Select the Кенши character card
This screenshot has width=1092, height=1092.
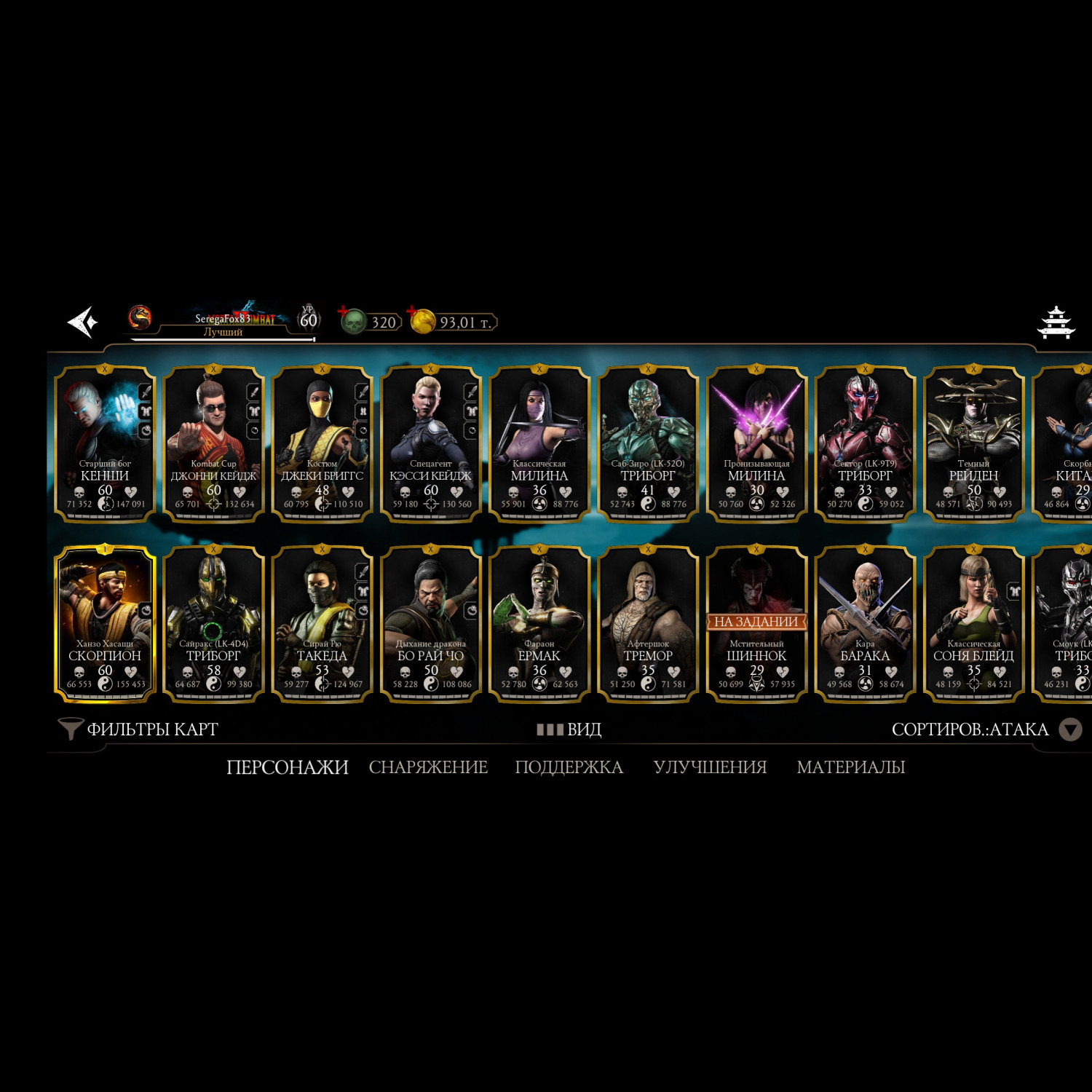coord(105,443)
